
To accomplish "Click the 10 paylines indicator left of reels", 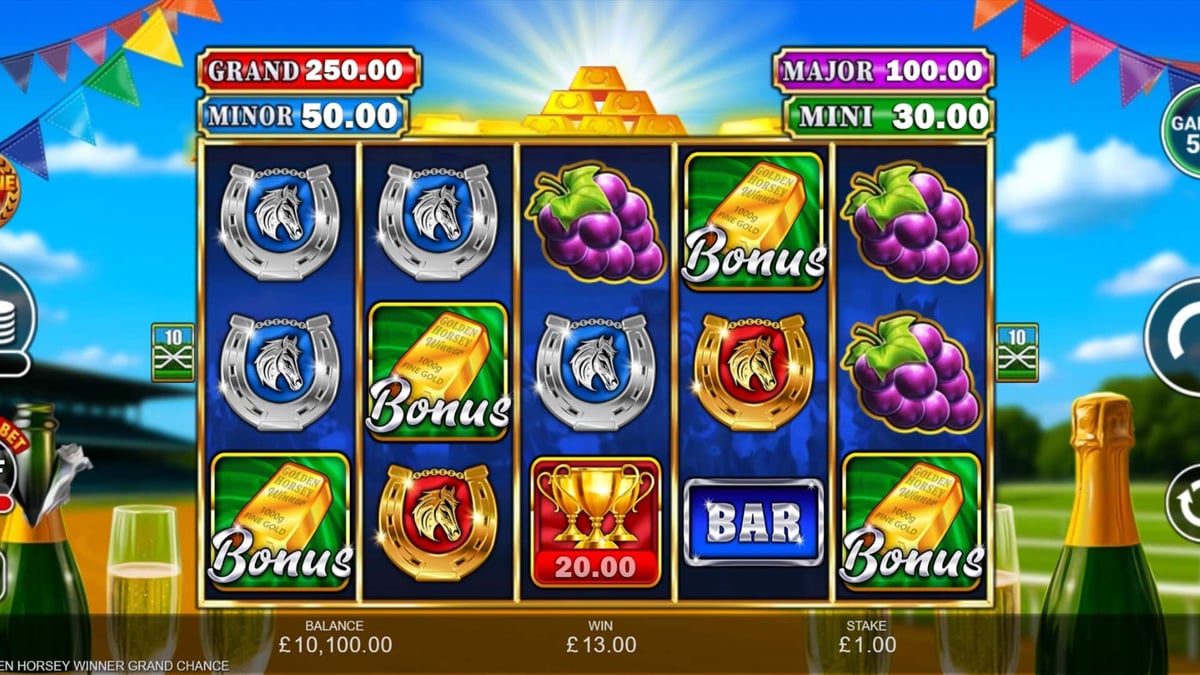I will click(172, 351).
